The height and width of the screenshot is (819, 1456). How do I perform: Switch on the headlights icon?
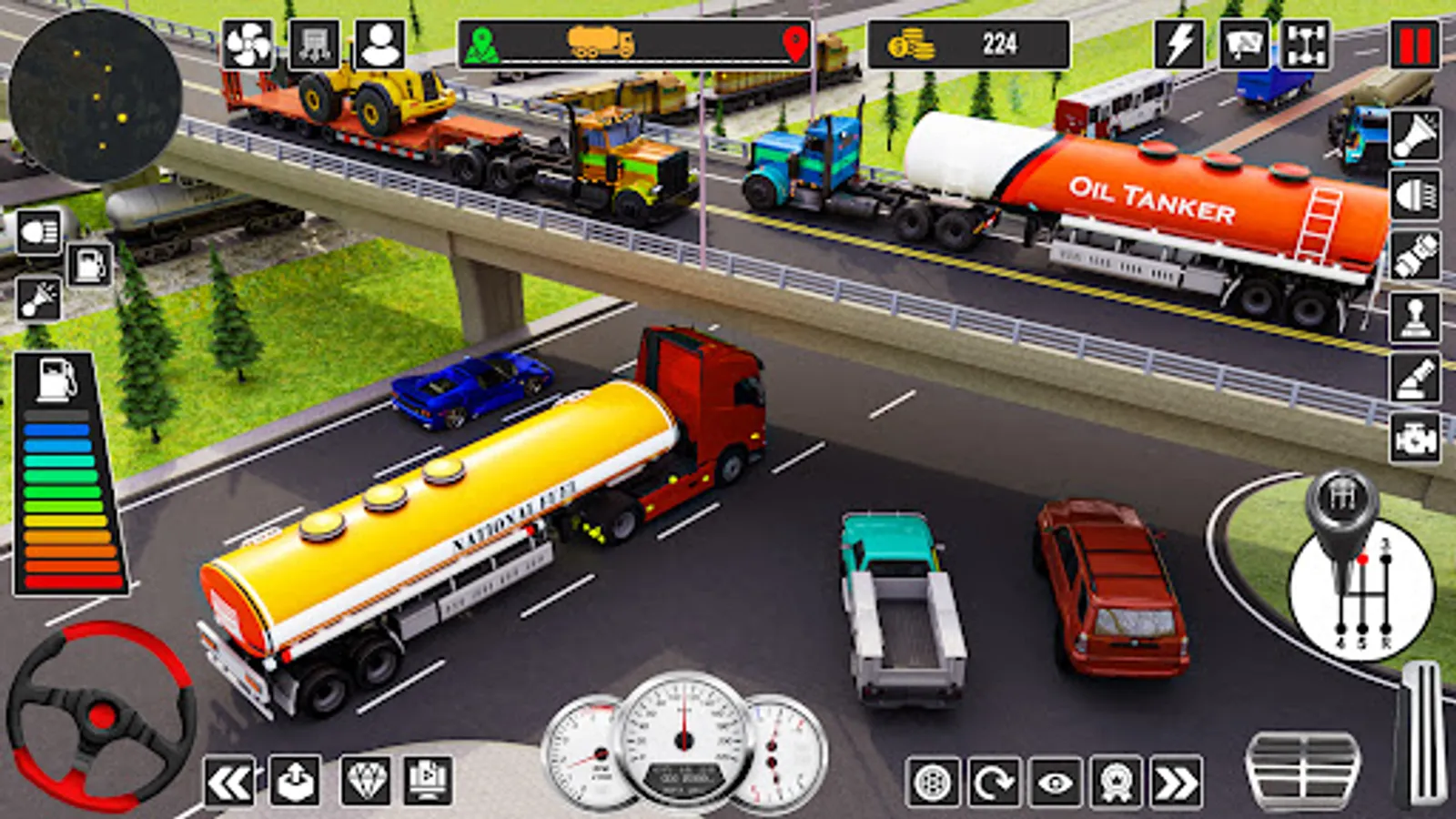38,232
